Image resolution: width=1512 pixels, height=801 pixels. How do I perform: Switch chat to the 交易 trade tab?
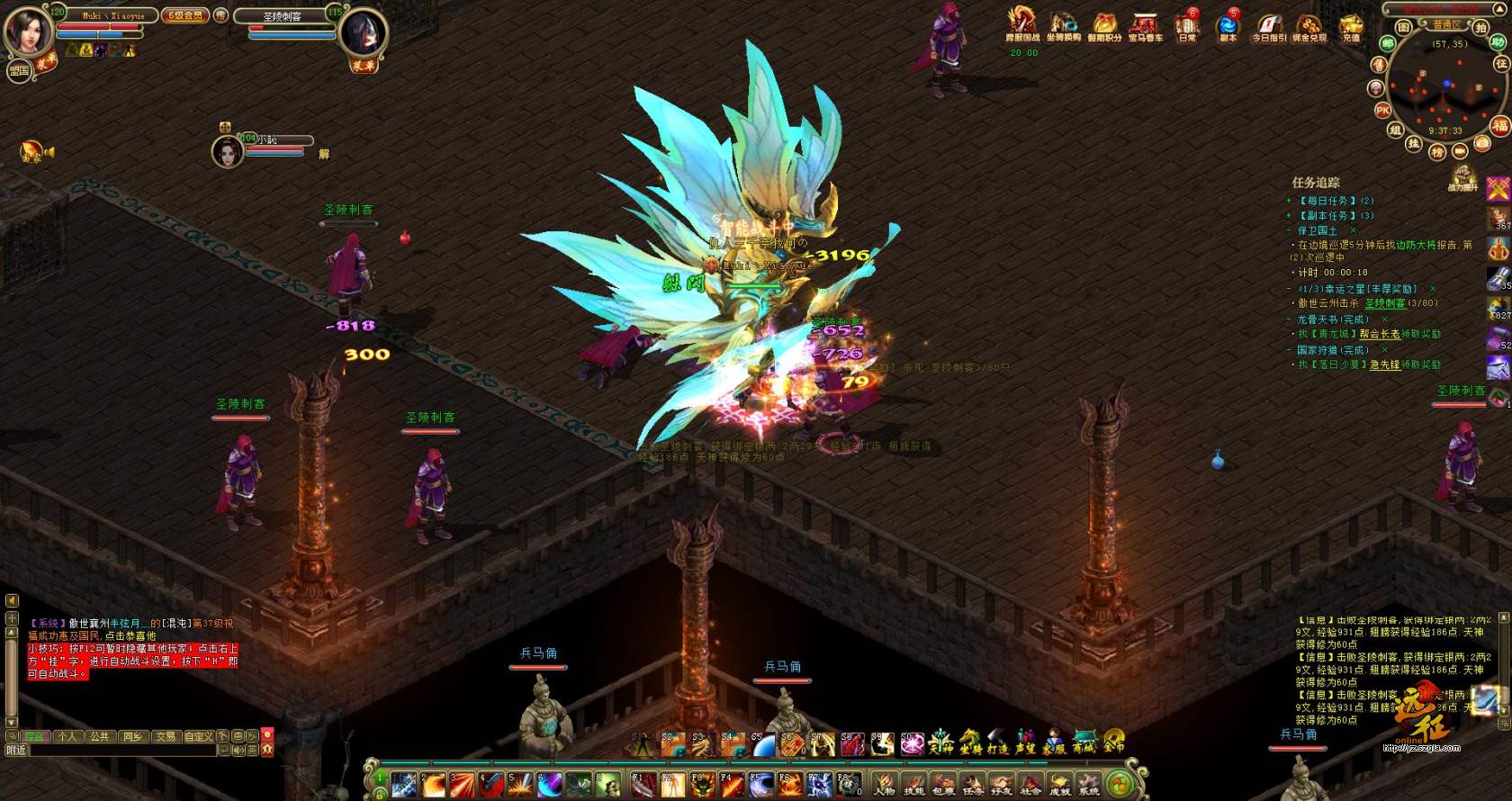click(166, 736)
